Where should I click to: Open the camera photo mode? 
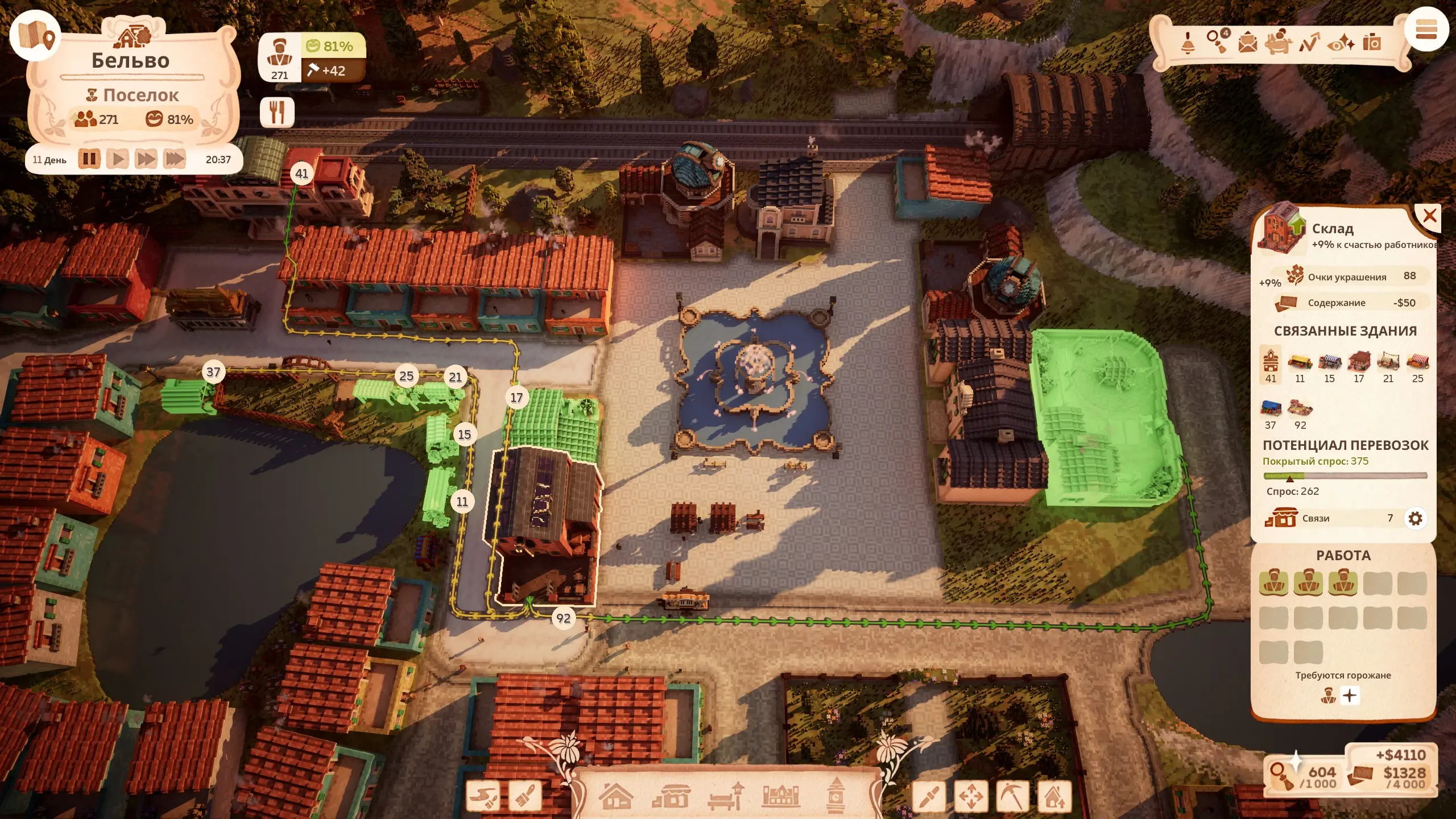click(x=1372, y=42)
